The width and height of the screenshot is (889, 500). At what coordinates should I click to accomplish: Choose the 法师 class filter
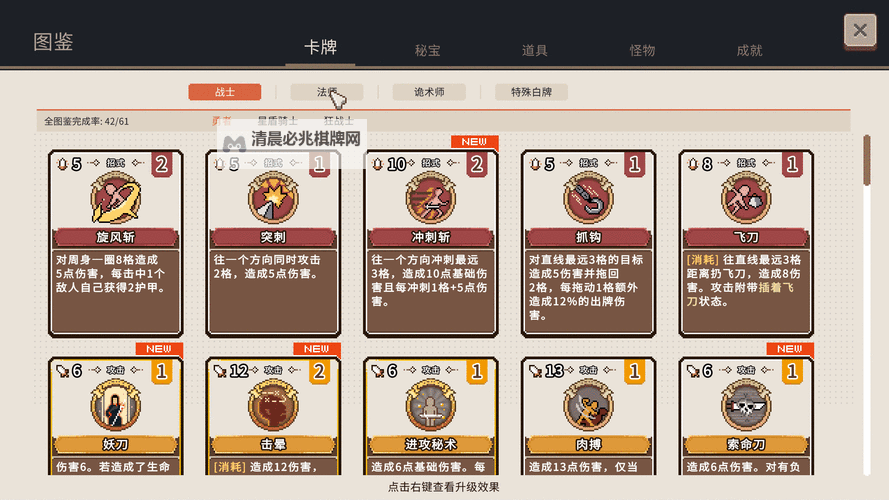327,92
